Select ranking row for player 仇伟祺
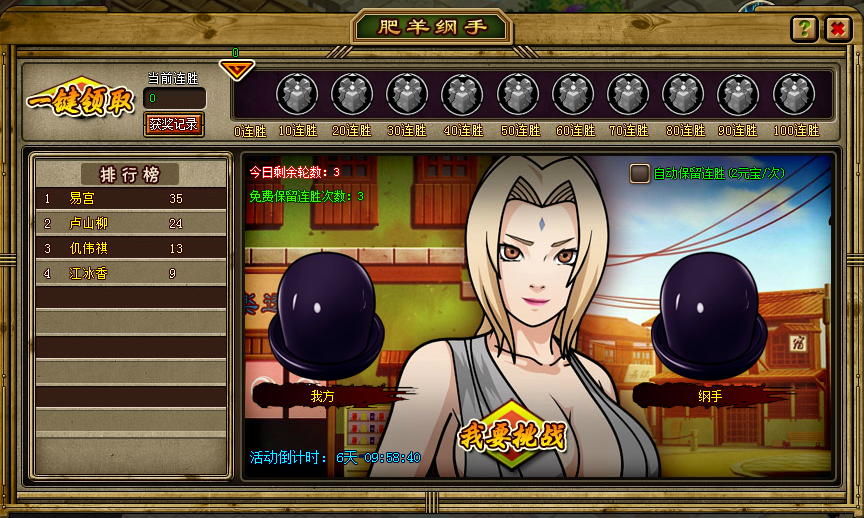 [x=129, y=248]
